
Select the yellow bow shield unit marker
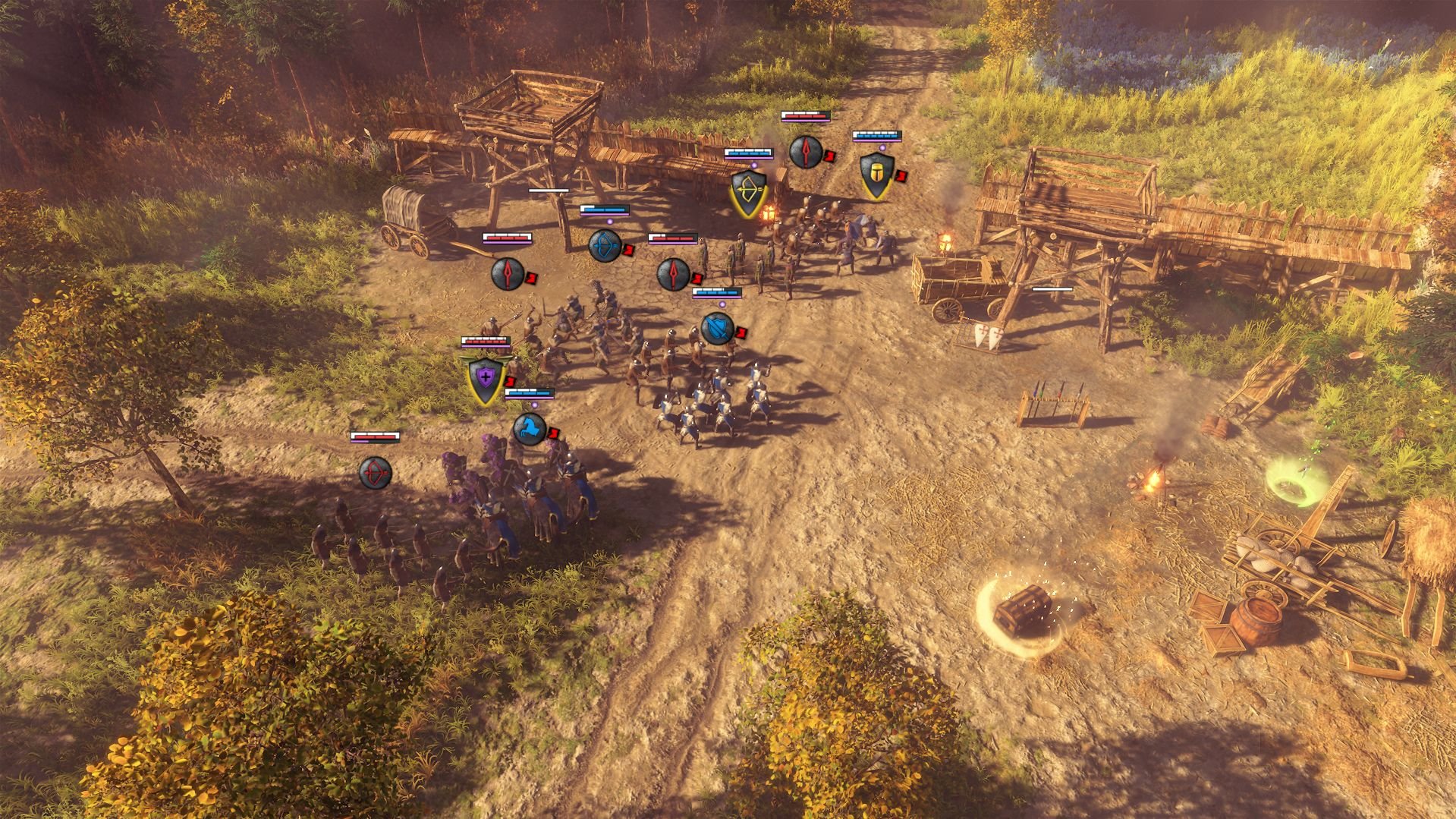pos(747,190)
